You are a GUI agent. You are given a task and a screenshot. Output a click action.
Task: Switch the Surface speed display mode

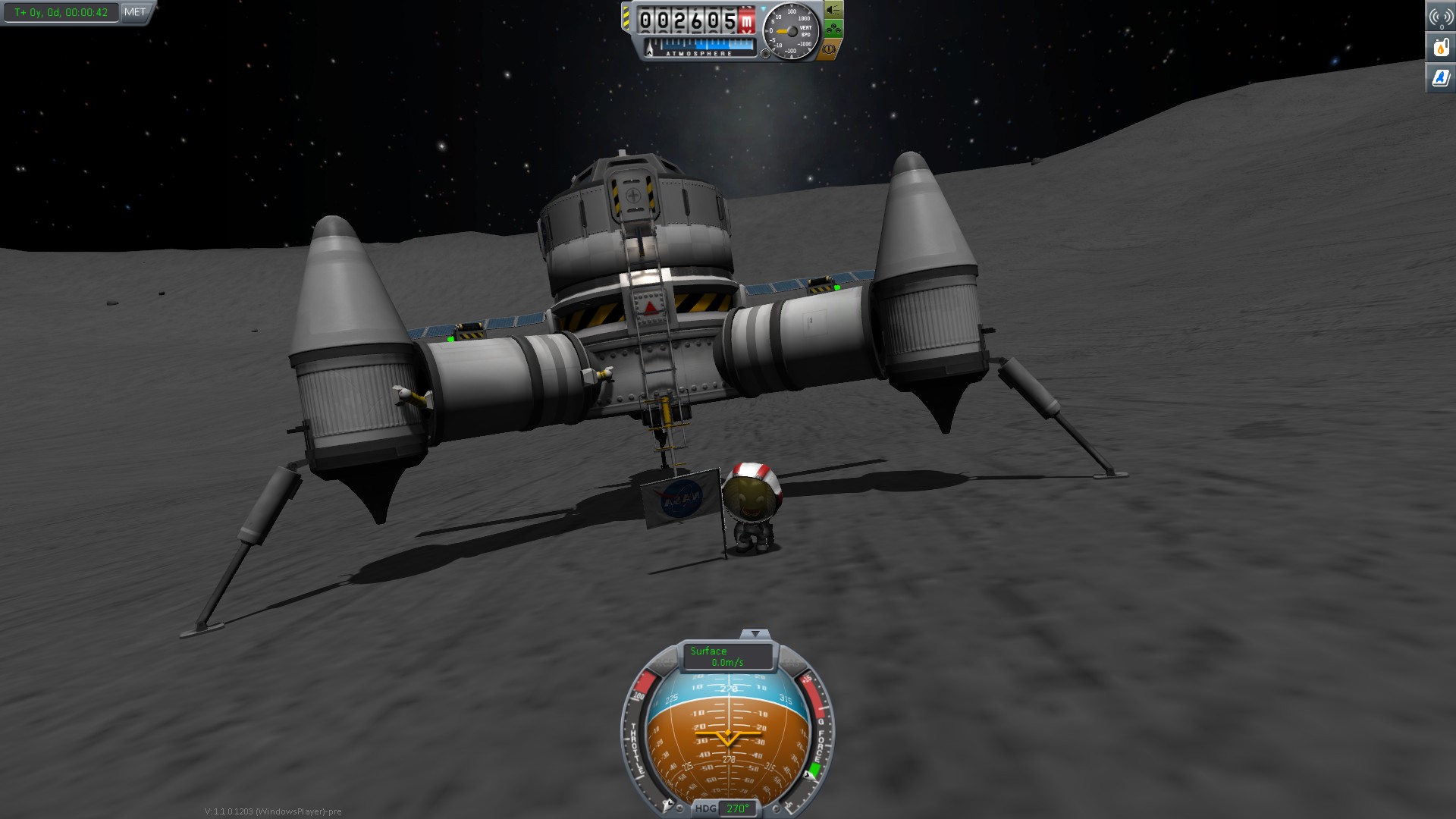(727, 657)
